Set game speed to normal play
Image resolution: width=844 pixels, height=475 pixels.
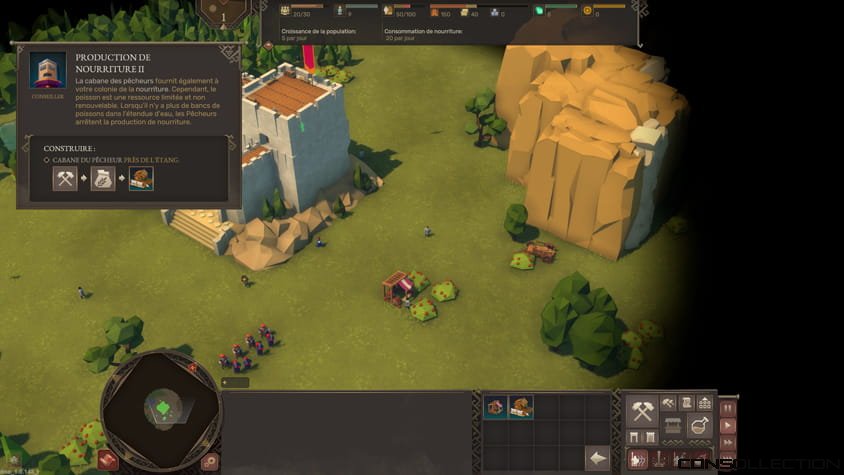click(x=727, y=425)
